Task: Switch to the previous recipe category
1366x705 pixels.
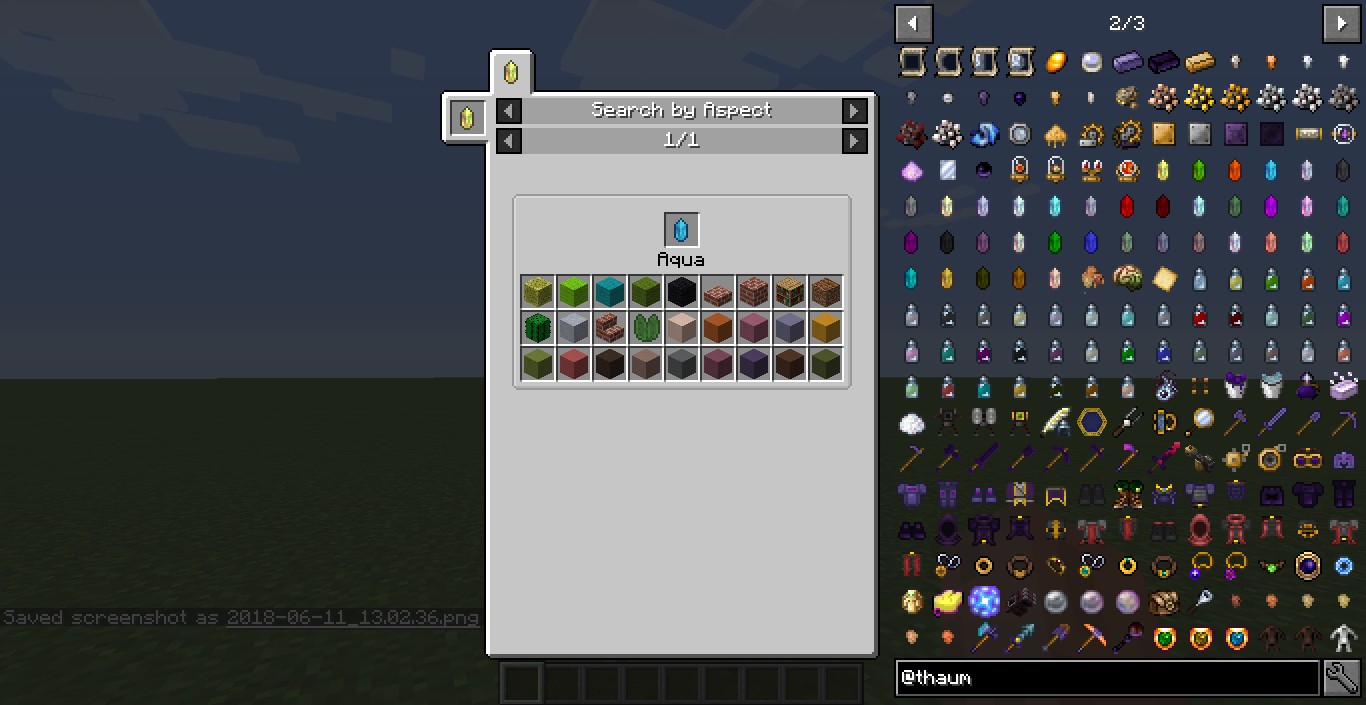Action: pos(509,111)
